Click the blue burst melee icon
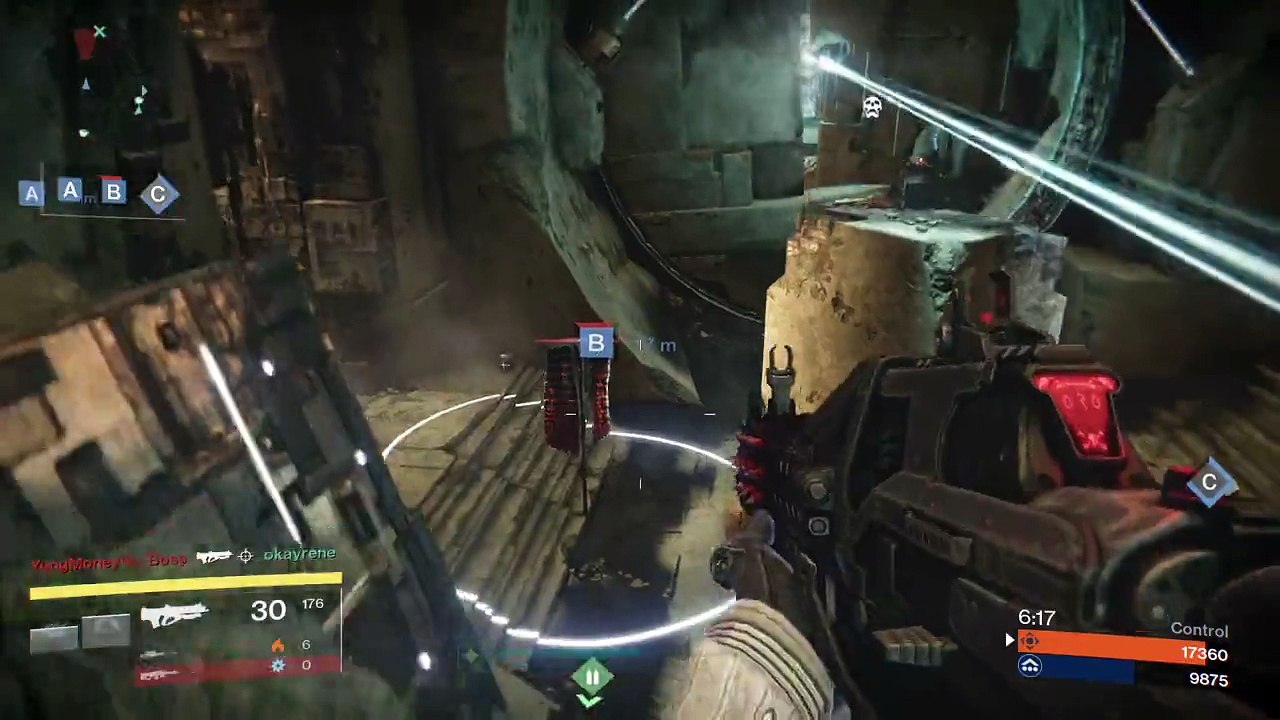Screen dimensions: 1280x720 (x=278, y=665)
